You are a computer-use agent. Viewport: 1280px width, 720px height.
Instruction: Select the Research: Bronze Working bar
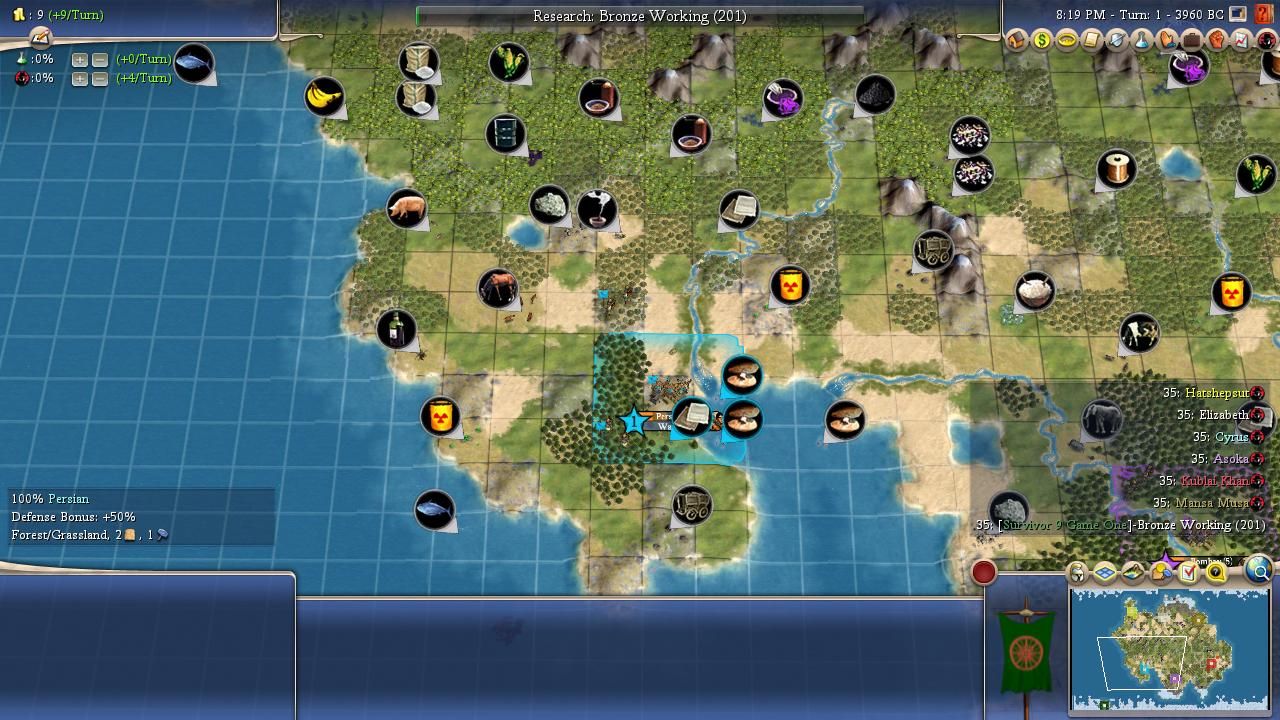(x=640, y=16)
